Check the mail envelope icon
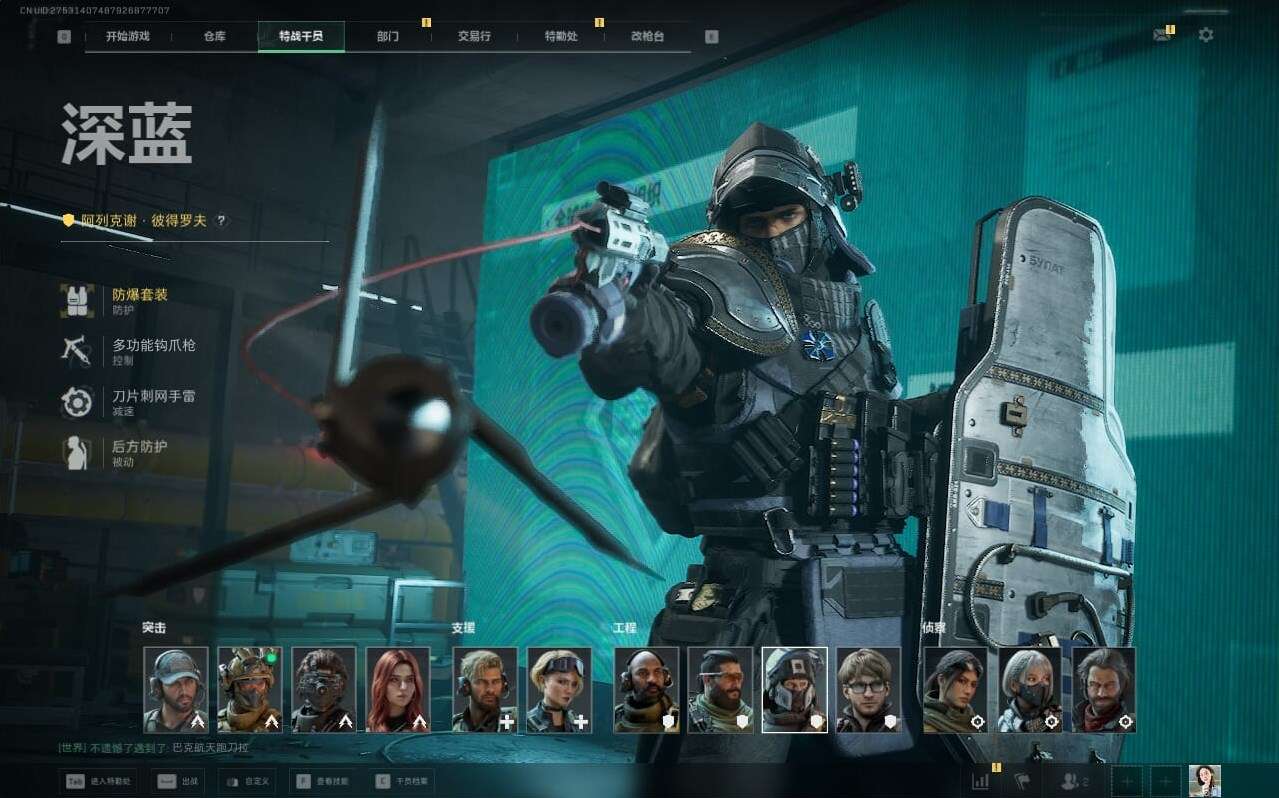Image resolution: width=1279 pixels, height=798 pixels. [x=1161, y=35]
